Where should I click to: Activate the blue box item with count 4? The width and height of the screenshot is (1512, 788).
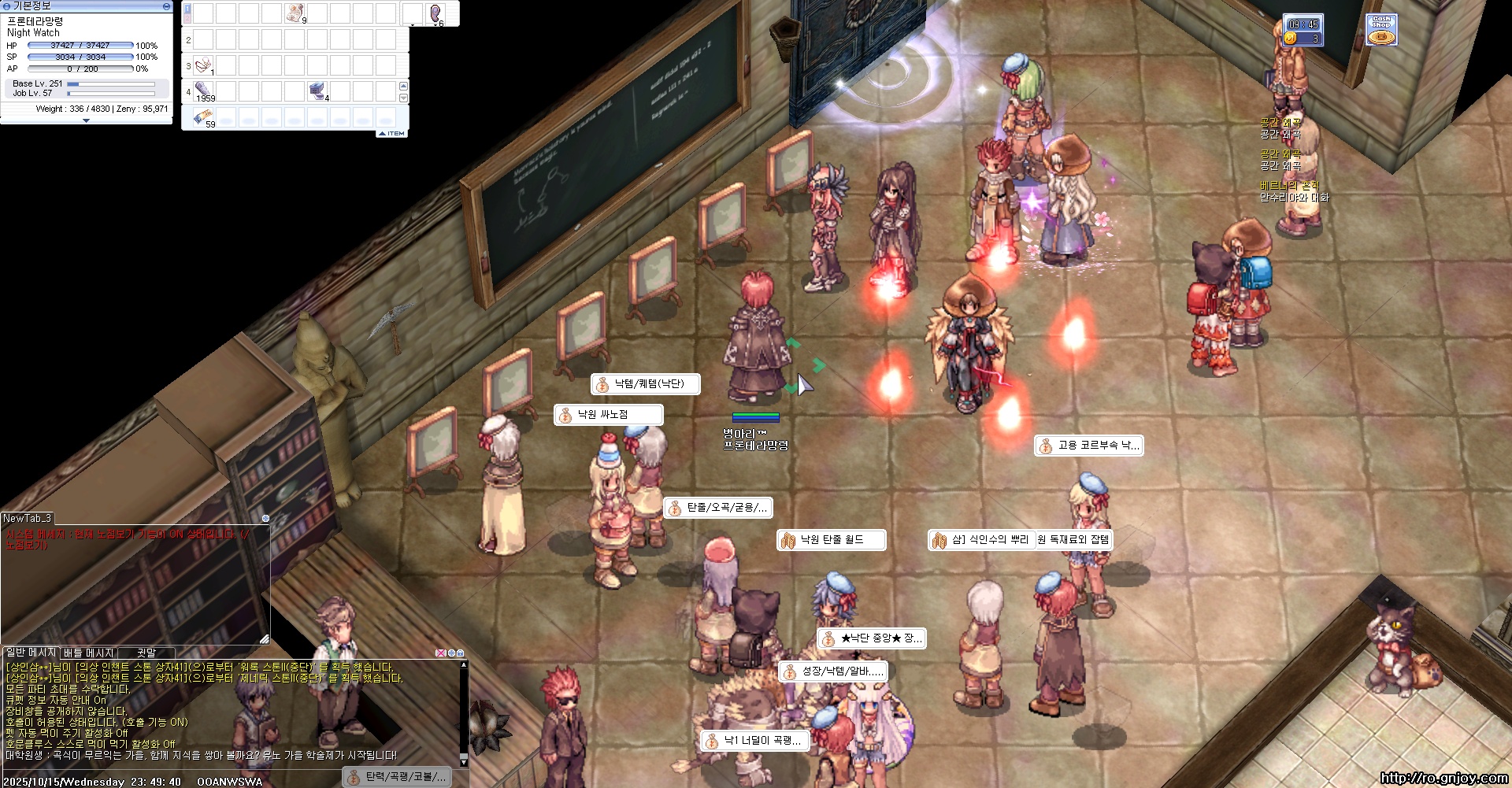pyautogui.click(x=318, y=91)
